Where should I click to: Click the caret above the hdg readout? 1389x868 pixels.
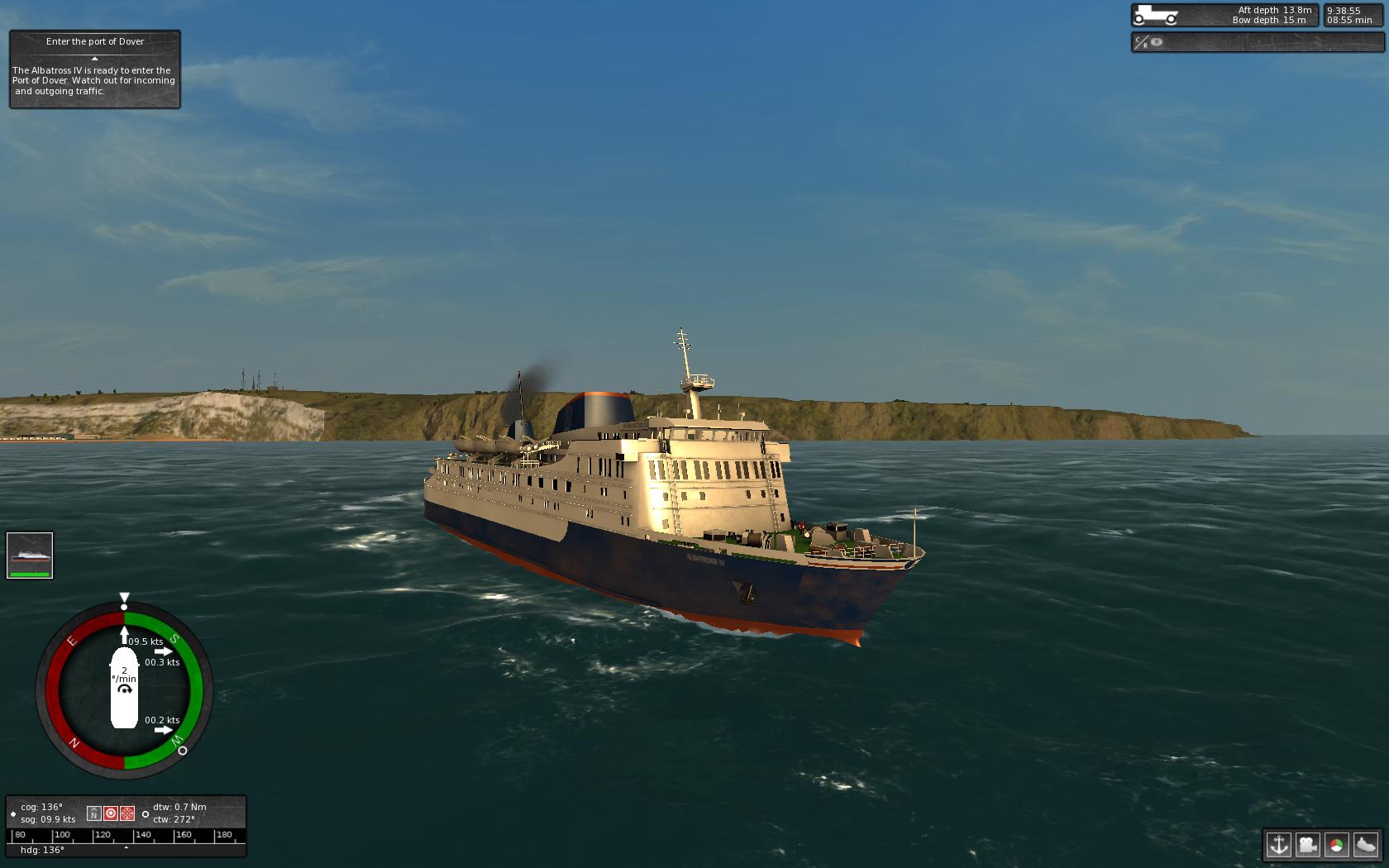pos(126,848)
